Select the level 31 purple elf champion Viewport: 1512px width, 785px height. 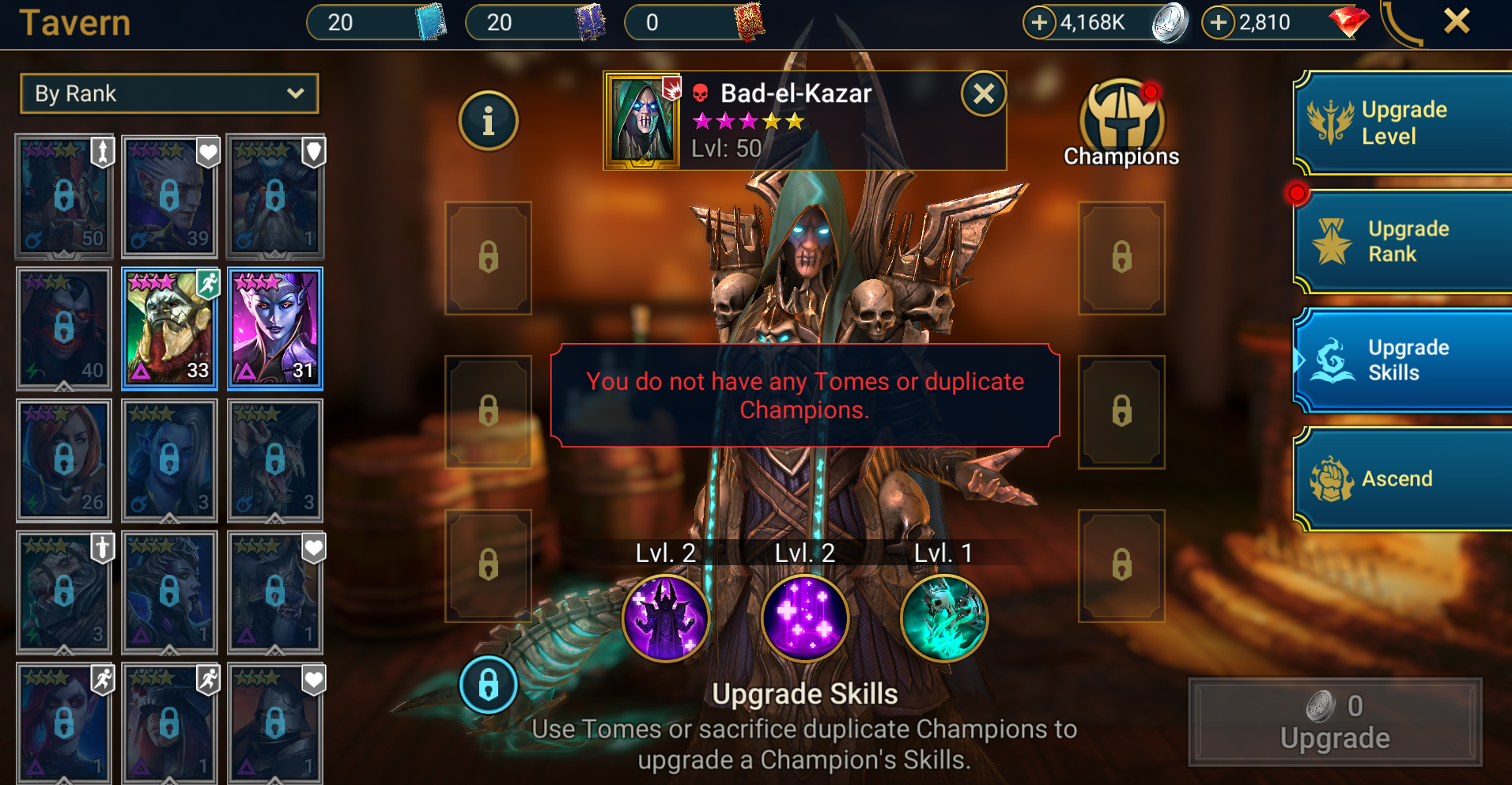pos(275,328)
